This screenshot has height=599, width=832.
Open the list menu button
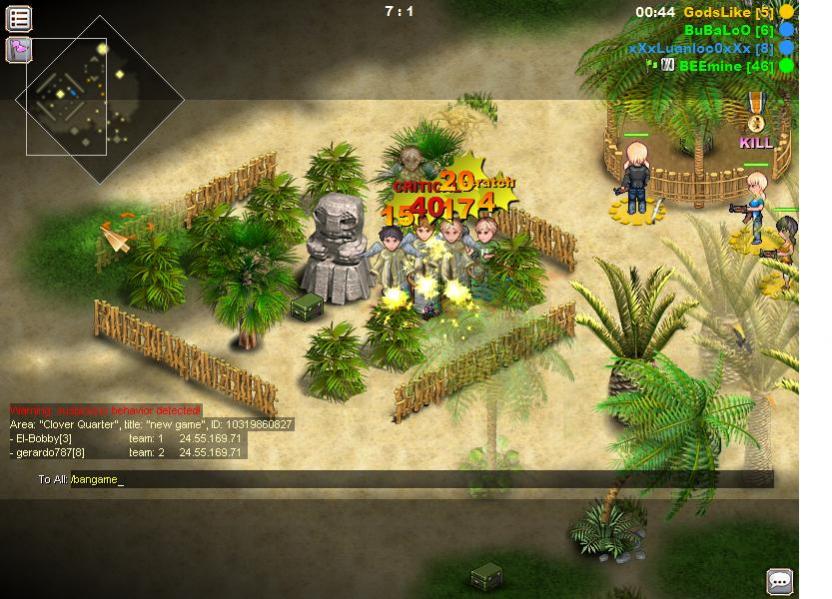click(19, 17)
